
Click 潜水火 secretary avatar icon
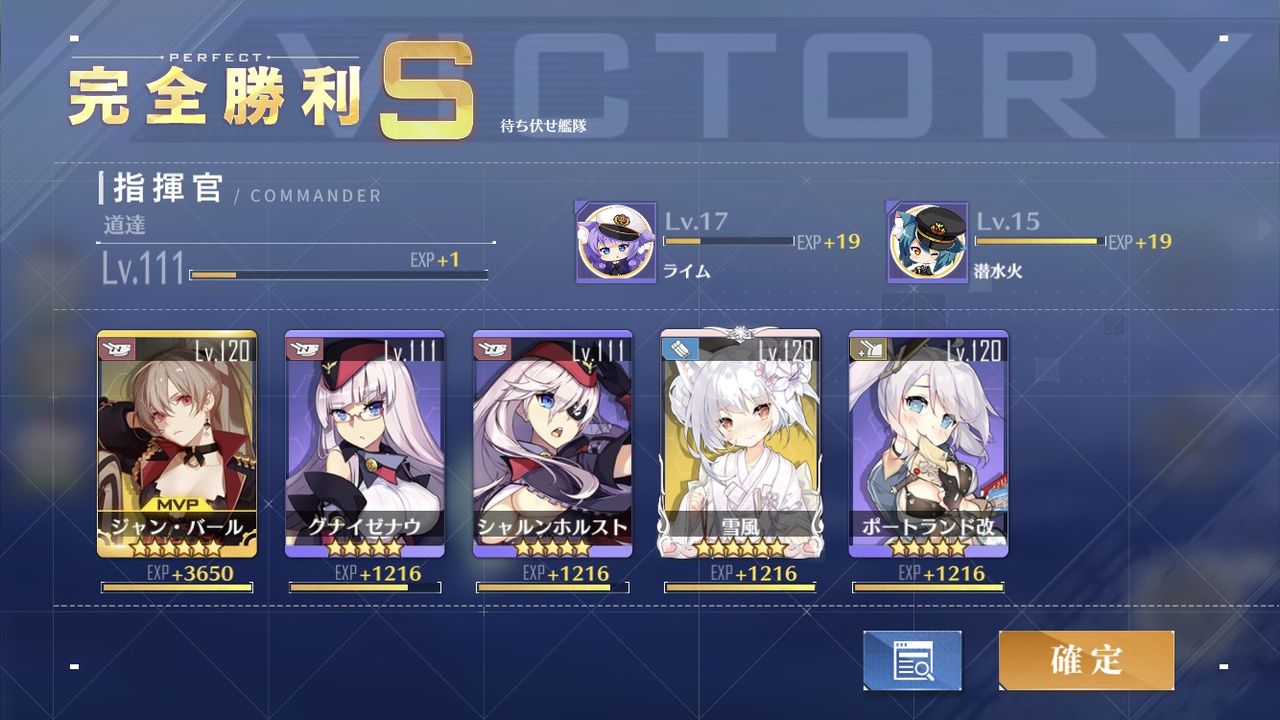coord(927,240)
